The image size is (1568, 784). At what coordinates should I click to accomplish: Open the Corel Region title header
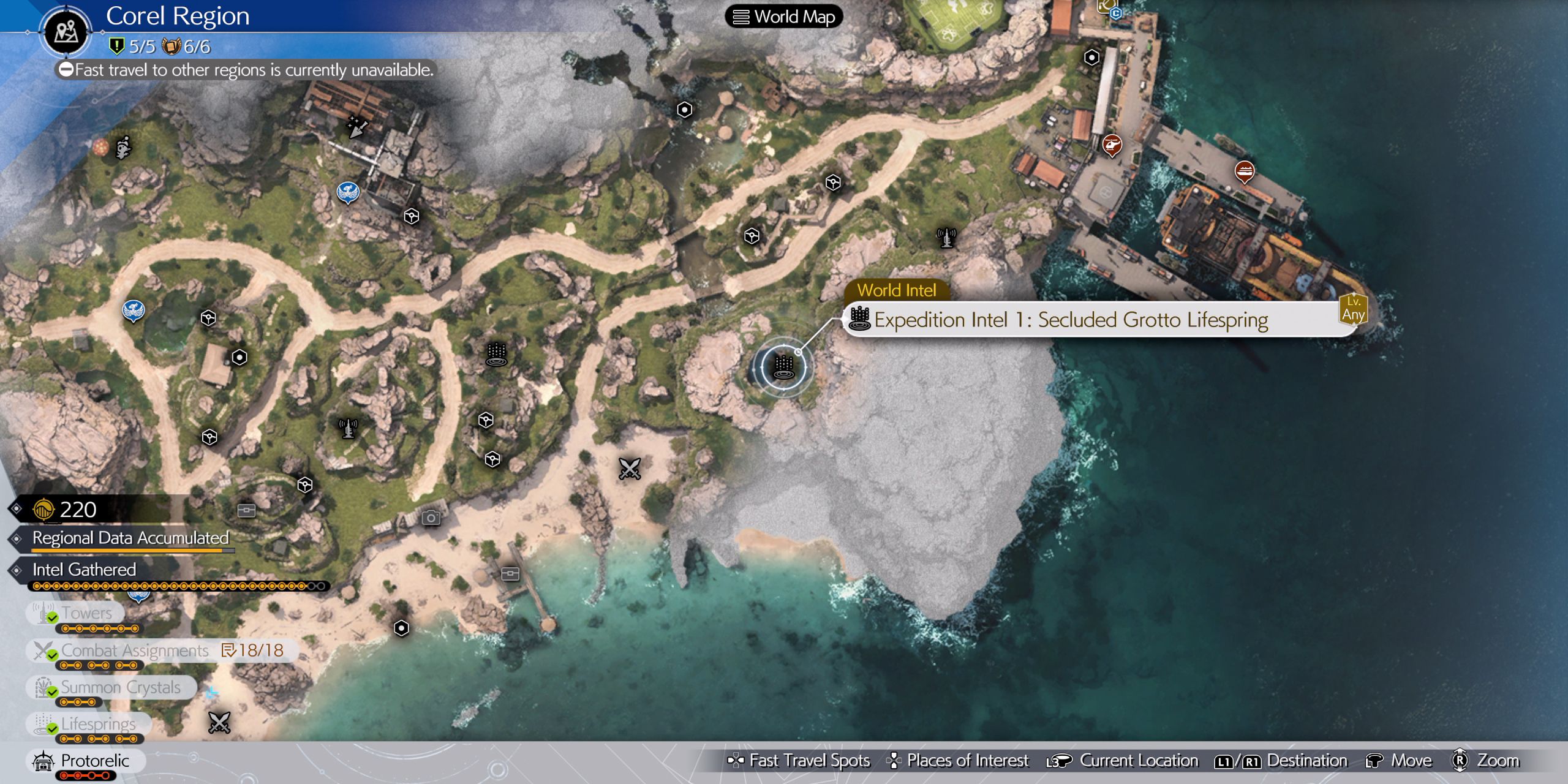(x=178, y=17)
